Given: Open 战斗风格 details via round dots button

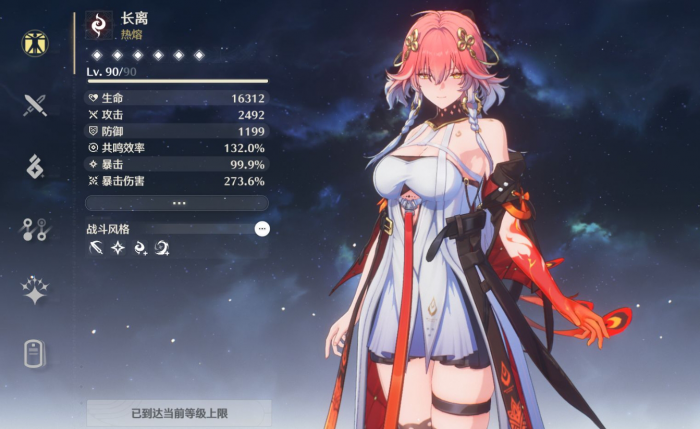Looking at the screenshot, I should [262, 229].
